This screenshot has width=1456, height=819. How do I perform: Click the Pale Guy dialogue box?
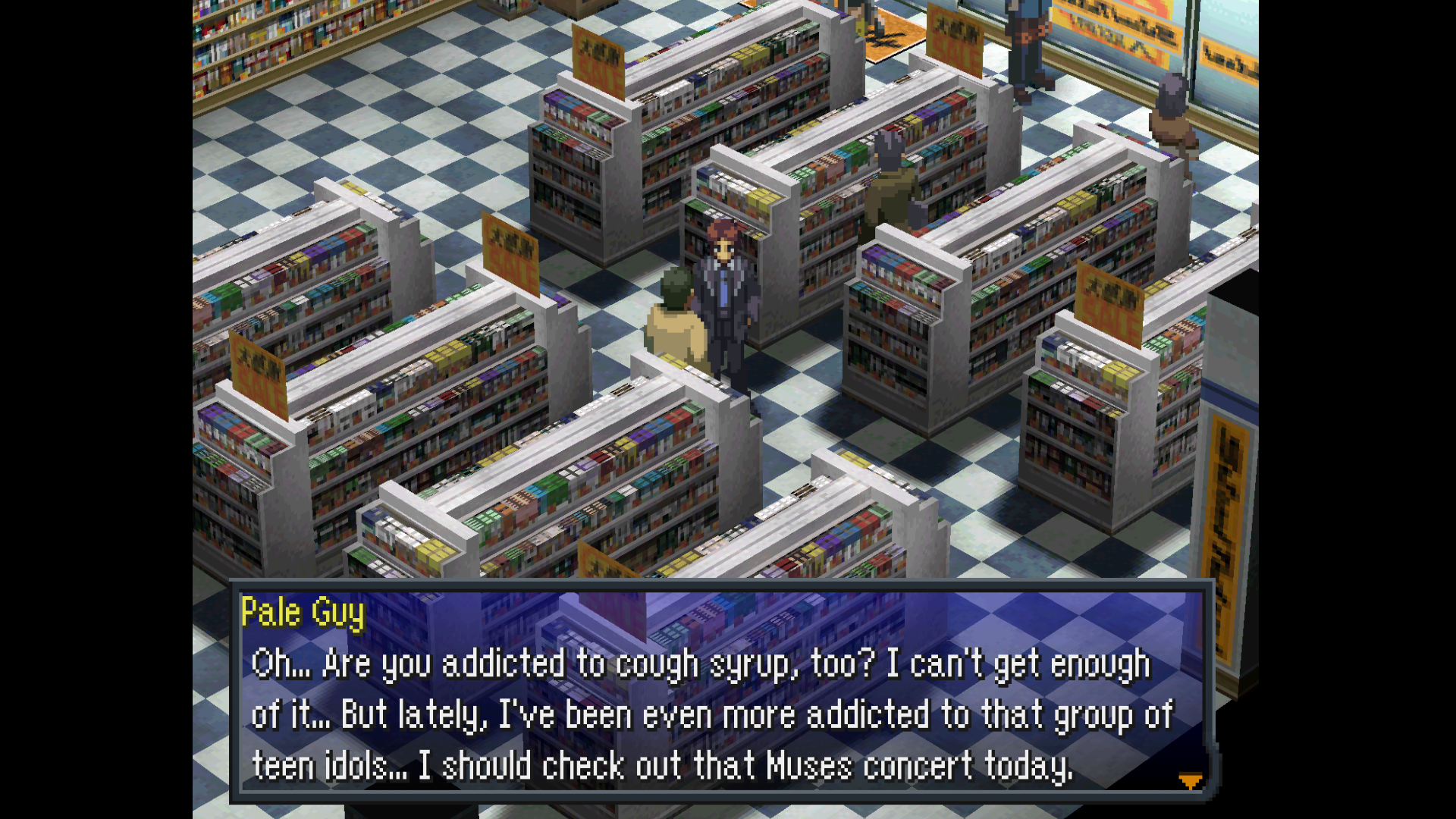pos(720,692)
